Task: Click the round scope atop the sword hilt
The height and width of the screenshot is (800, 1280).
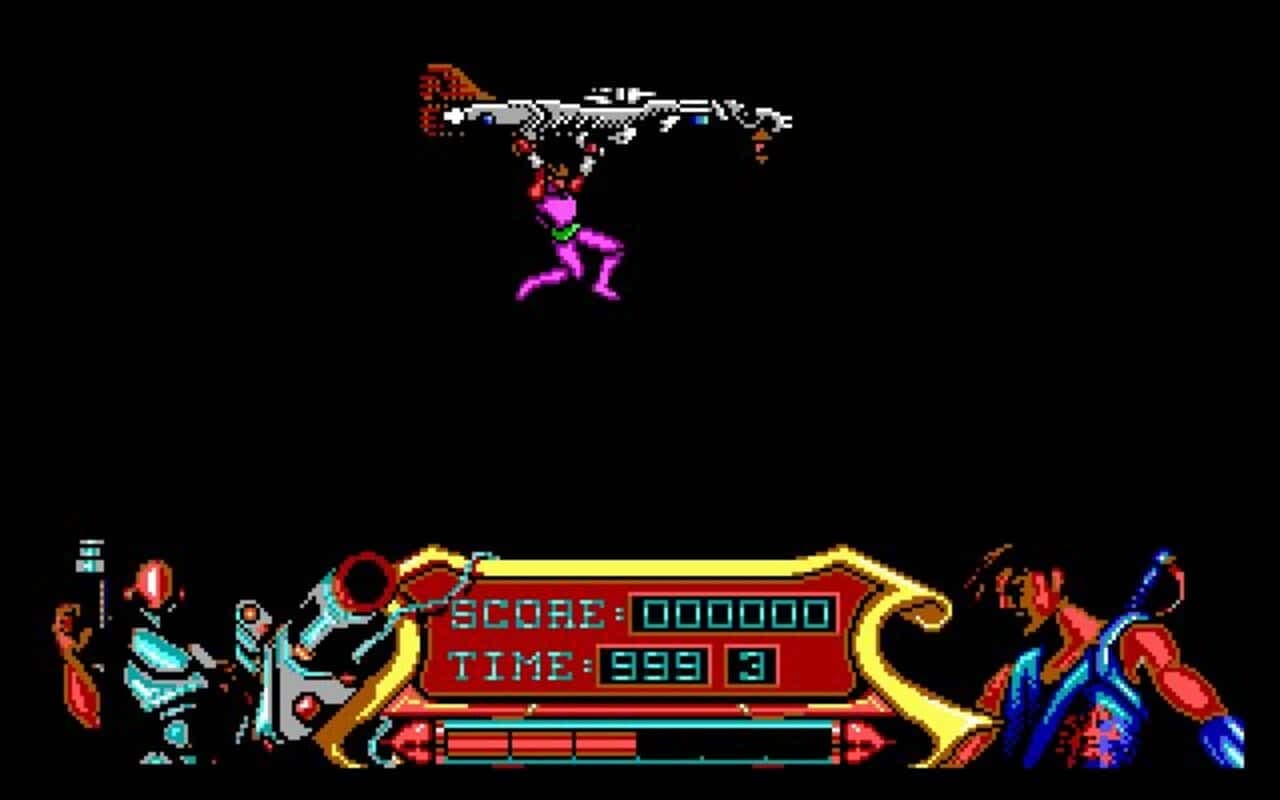Action: pos(365,580)
